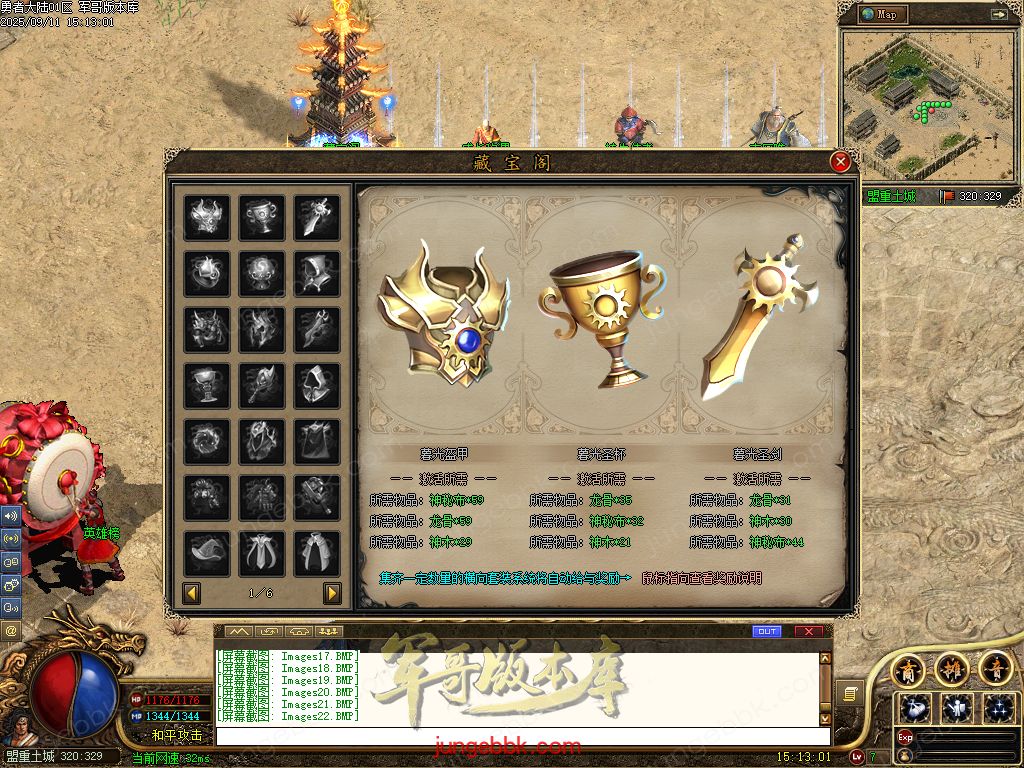Select the large 暮光圣杯 golden chalice
1024x768 pixels.
point(601,318)
